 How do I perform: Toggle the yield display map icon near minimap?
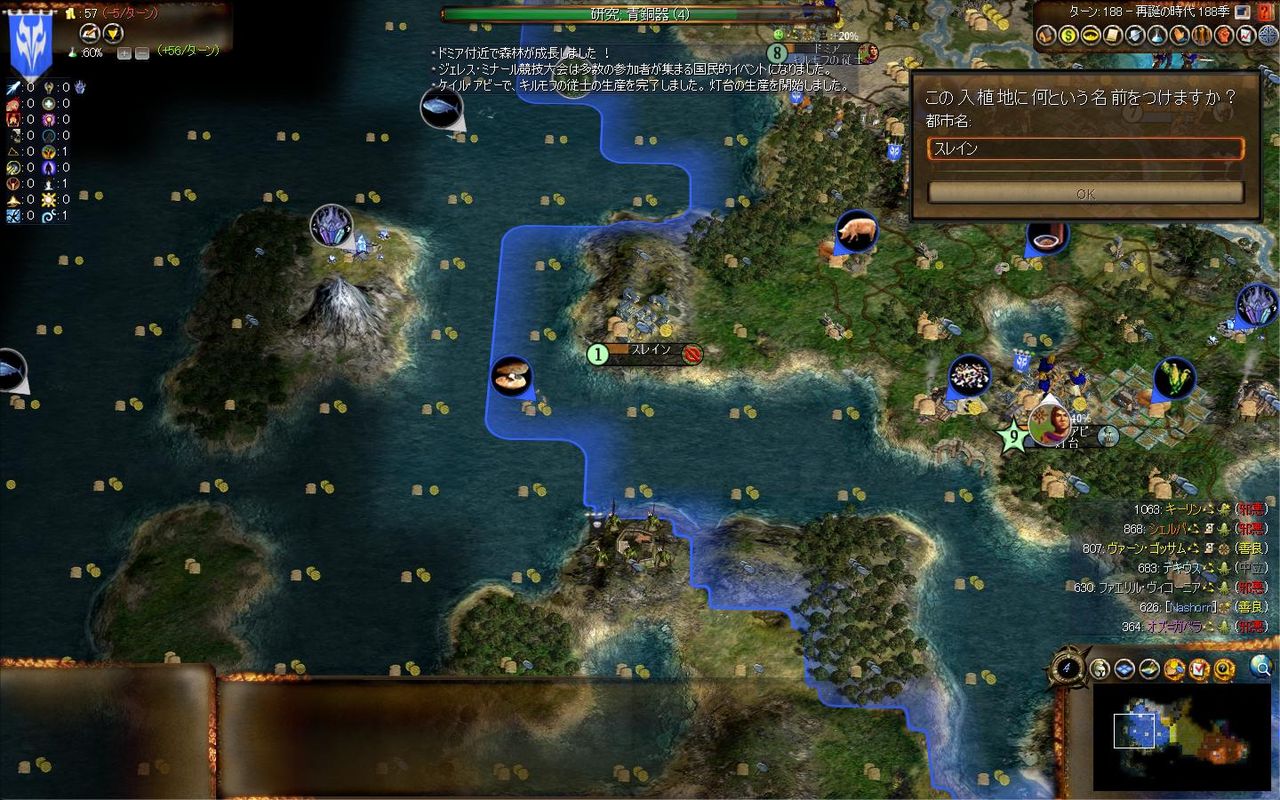click(1148, 668)
